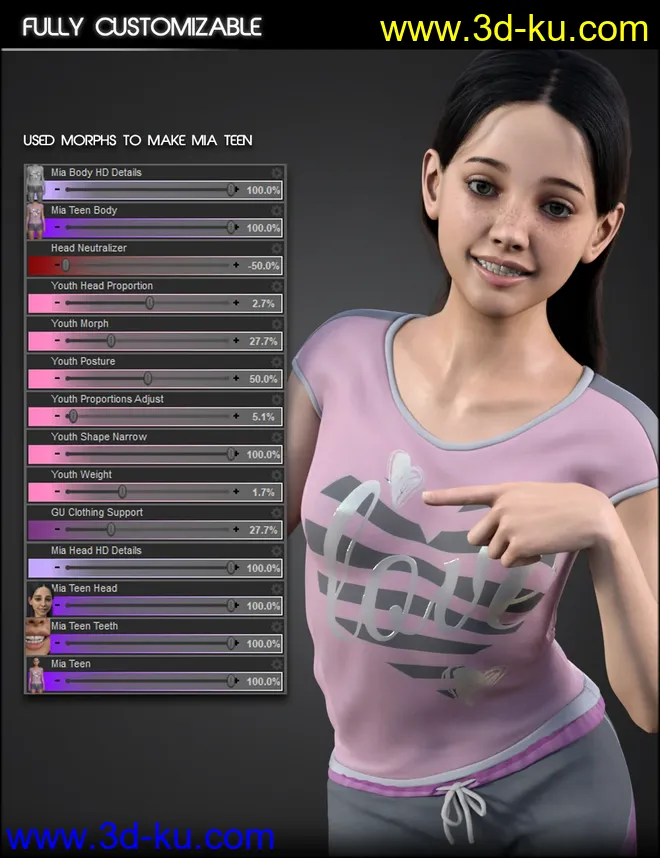Decrease Youth Posture with its minus button
Screen dimensions: 660x858
point(58,378)
